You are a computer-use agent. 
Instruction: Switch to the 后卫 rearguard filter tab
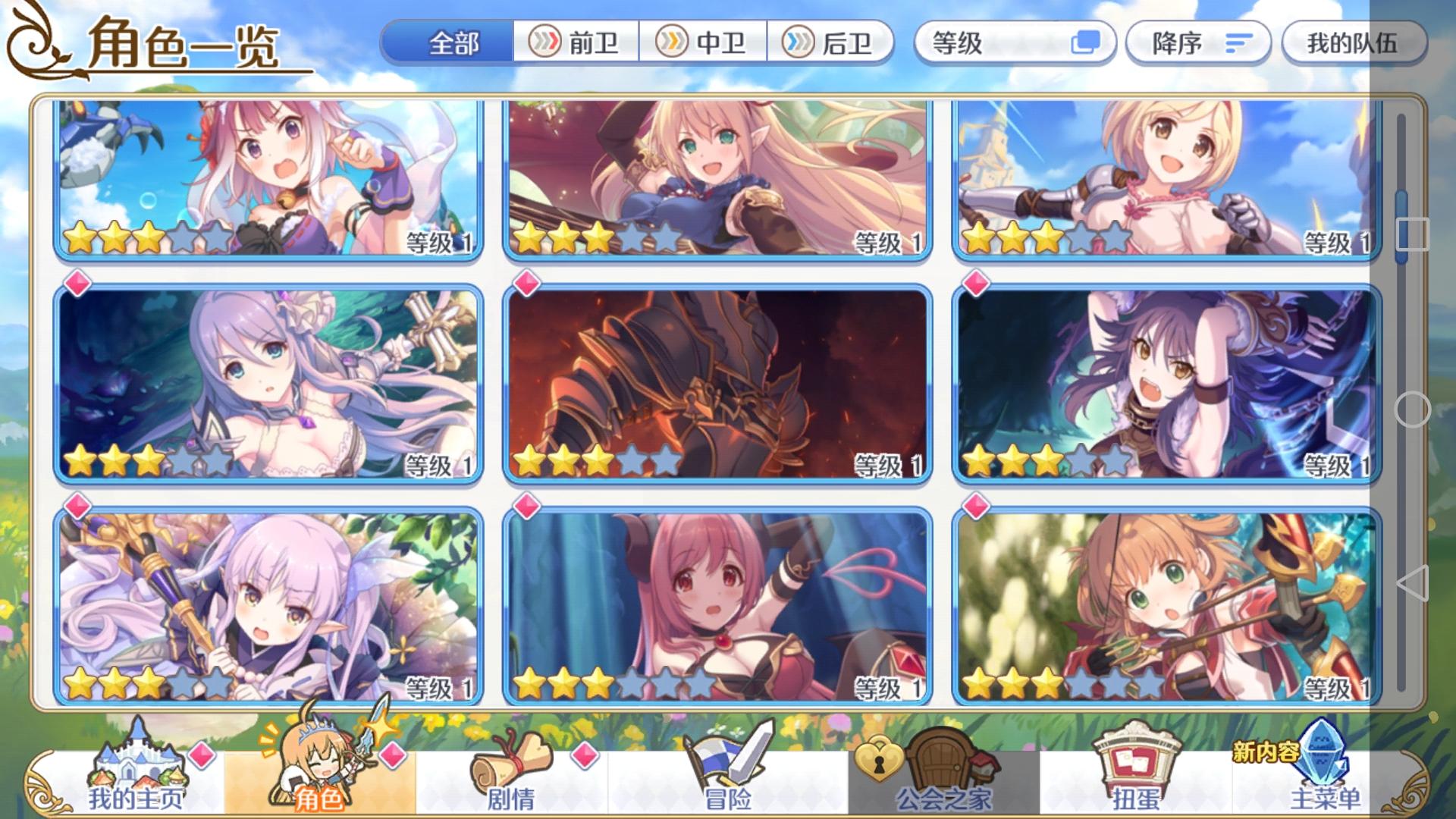(x=830, y=44)
